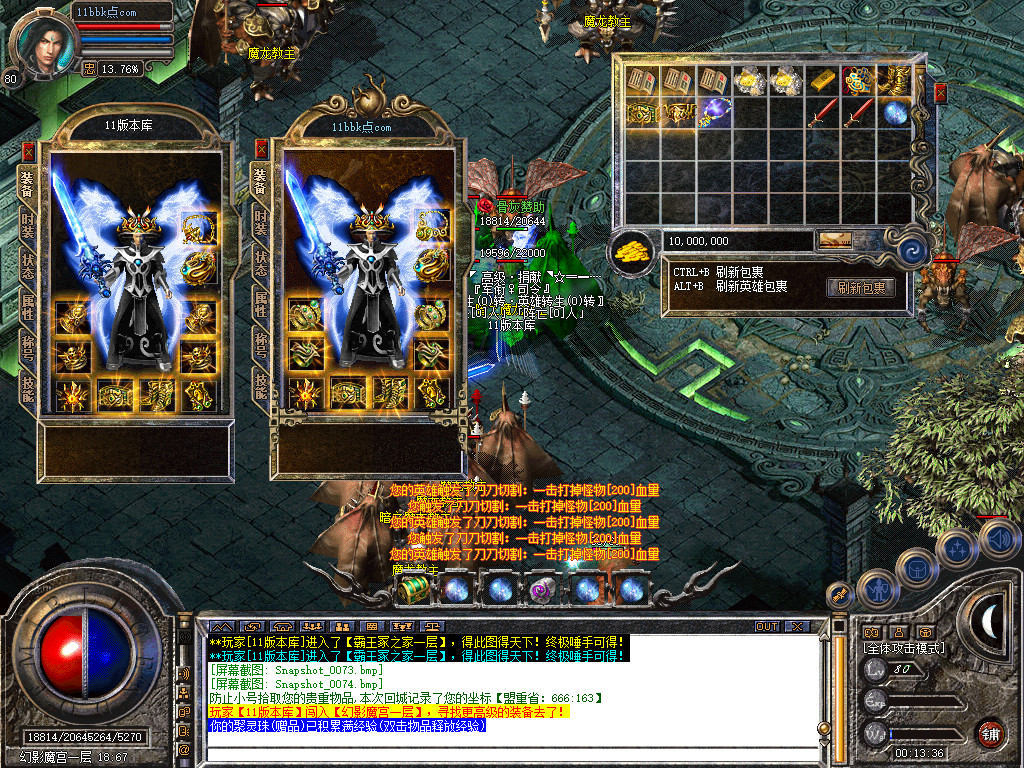The width and height of the screenshot is (1024, 768).
Task: Close the inventory bag window
Action: click(940, 93)
